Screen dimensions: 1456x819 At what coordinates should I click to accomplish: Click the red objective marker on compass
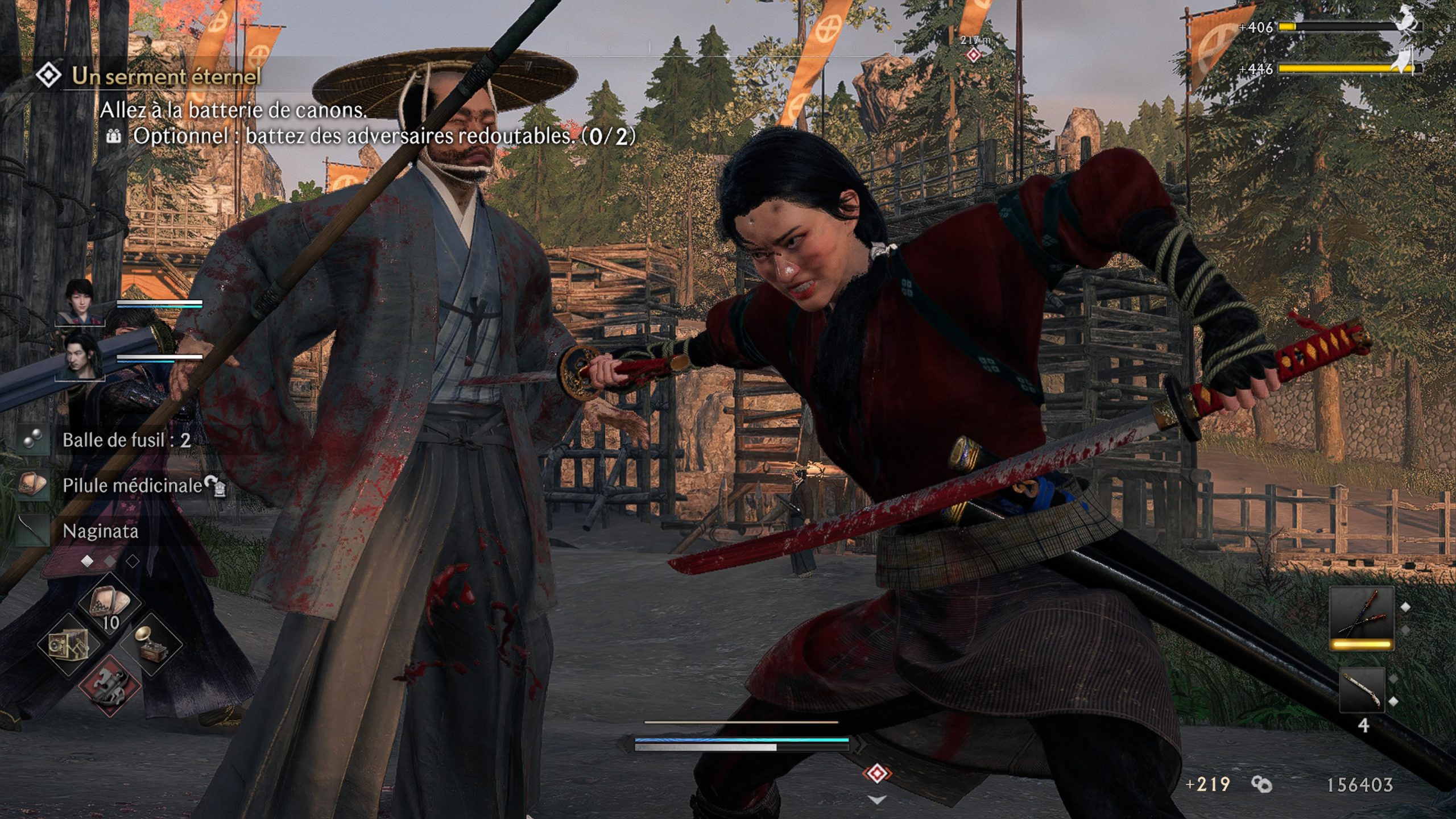pyautogui.click(x=974, y=55)
